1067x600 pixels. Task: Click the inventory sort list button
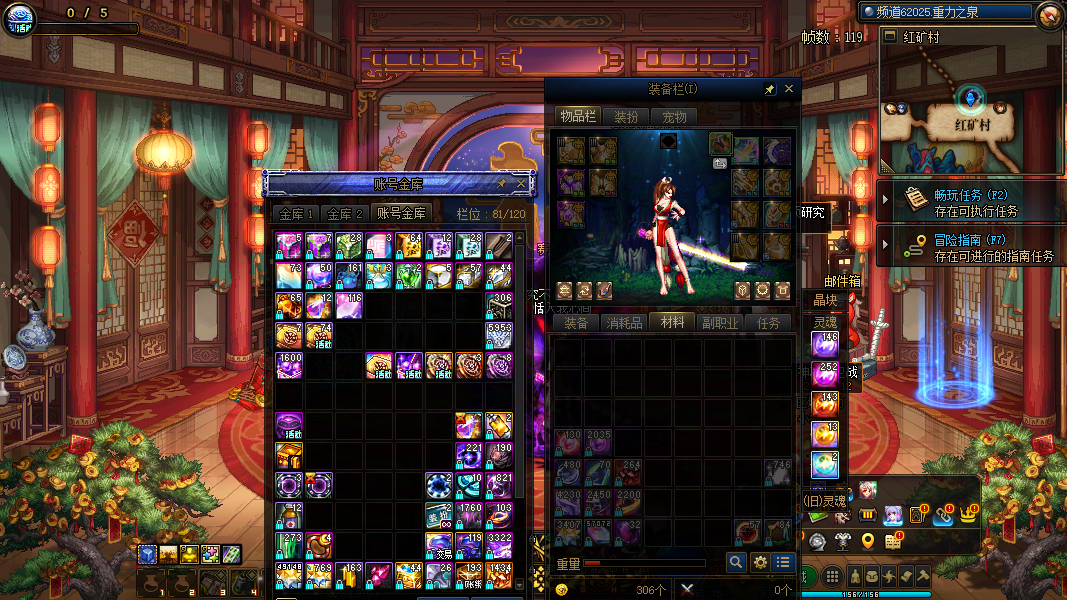pos(784,563)
